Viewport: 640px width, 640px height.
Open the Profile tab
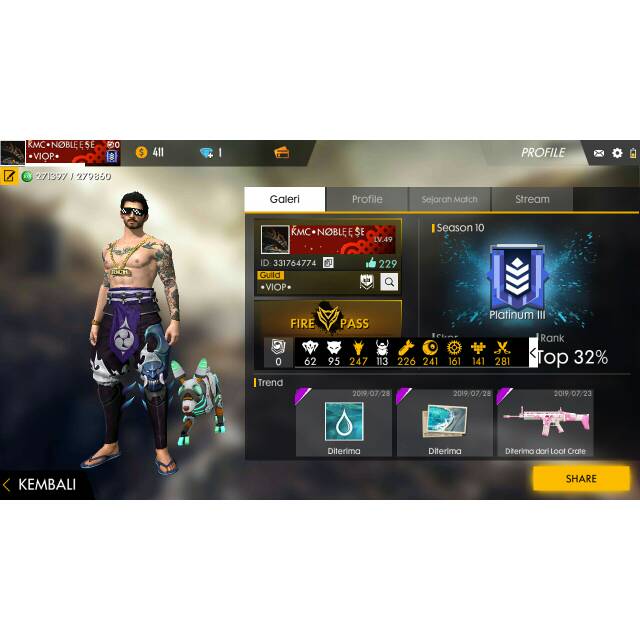(x=367, y=199)
